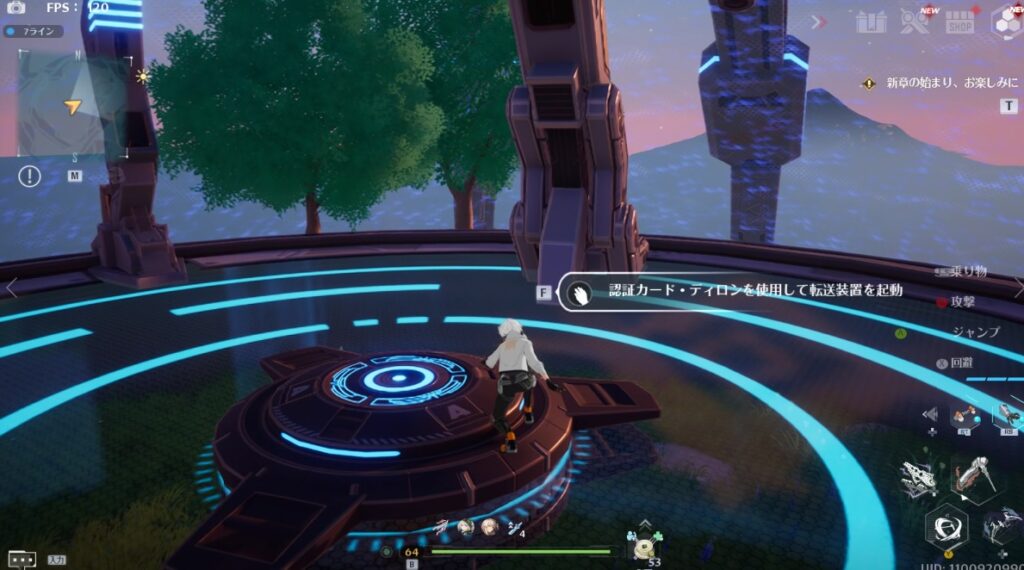1024x570 pixels.
Task: Open the minimap
Action: pos(74,104)
